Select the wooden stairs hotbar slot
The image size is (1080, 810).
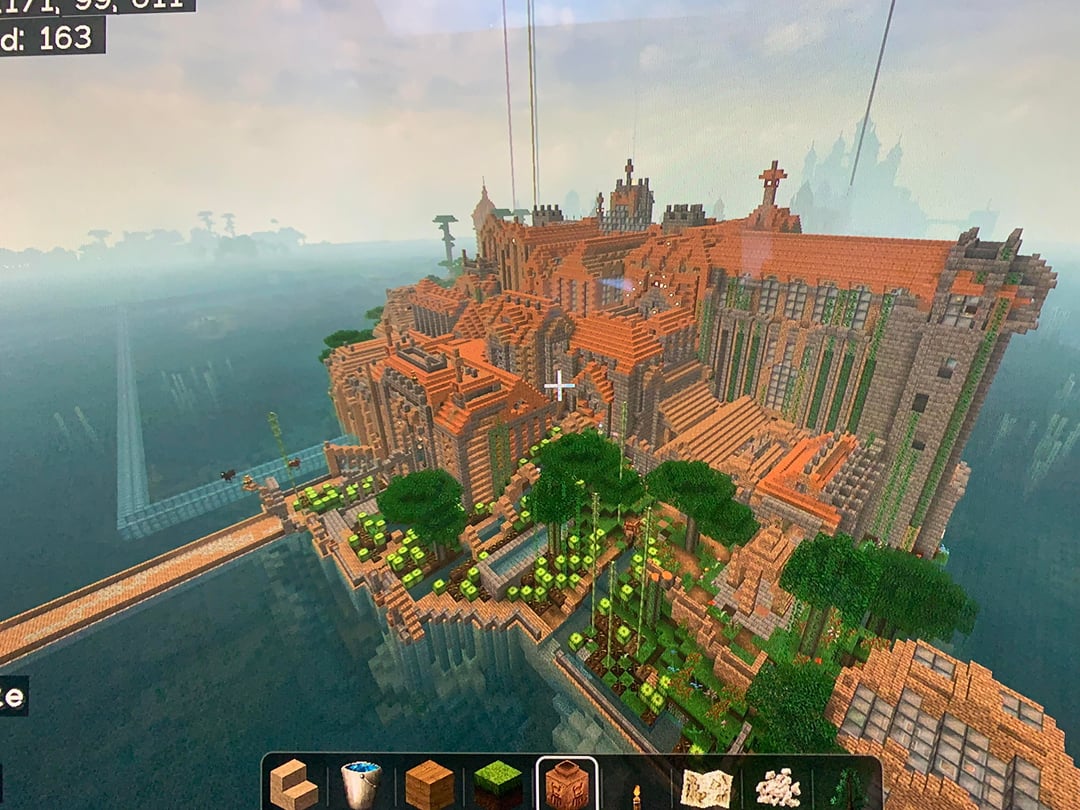tap(296, 784)
